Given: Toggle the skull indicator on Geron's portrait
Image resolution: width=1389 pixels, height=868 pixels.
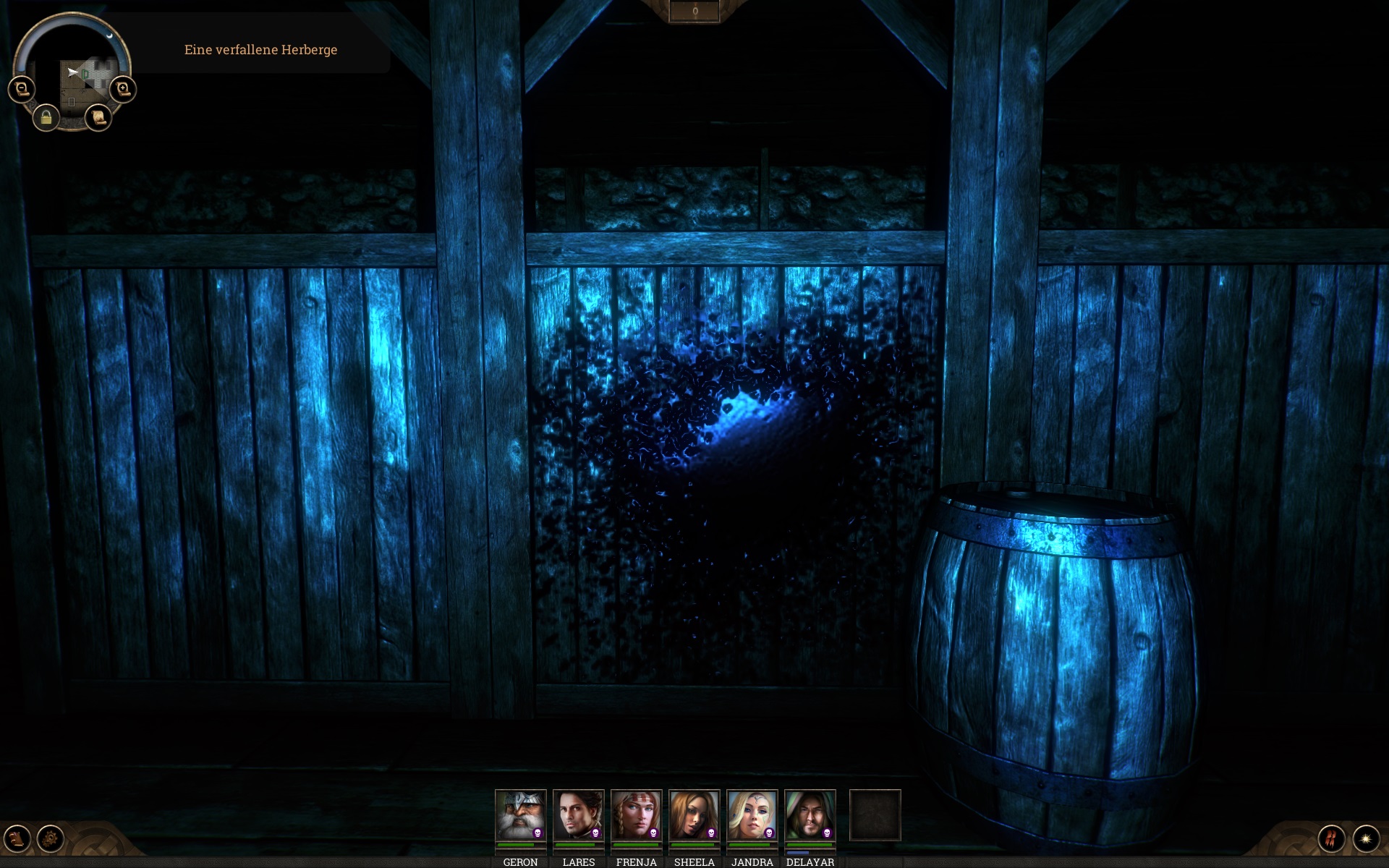Looking at the screenshot, I should pyautogui.click(x=538, y=833).
